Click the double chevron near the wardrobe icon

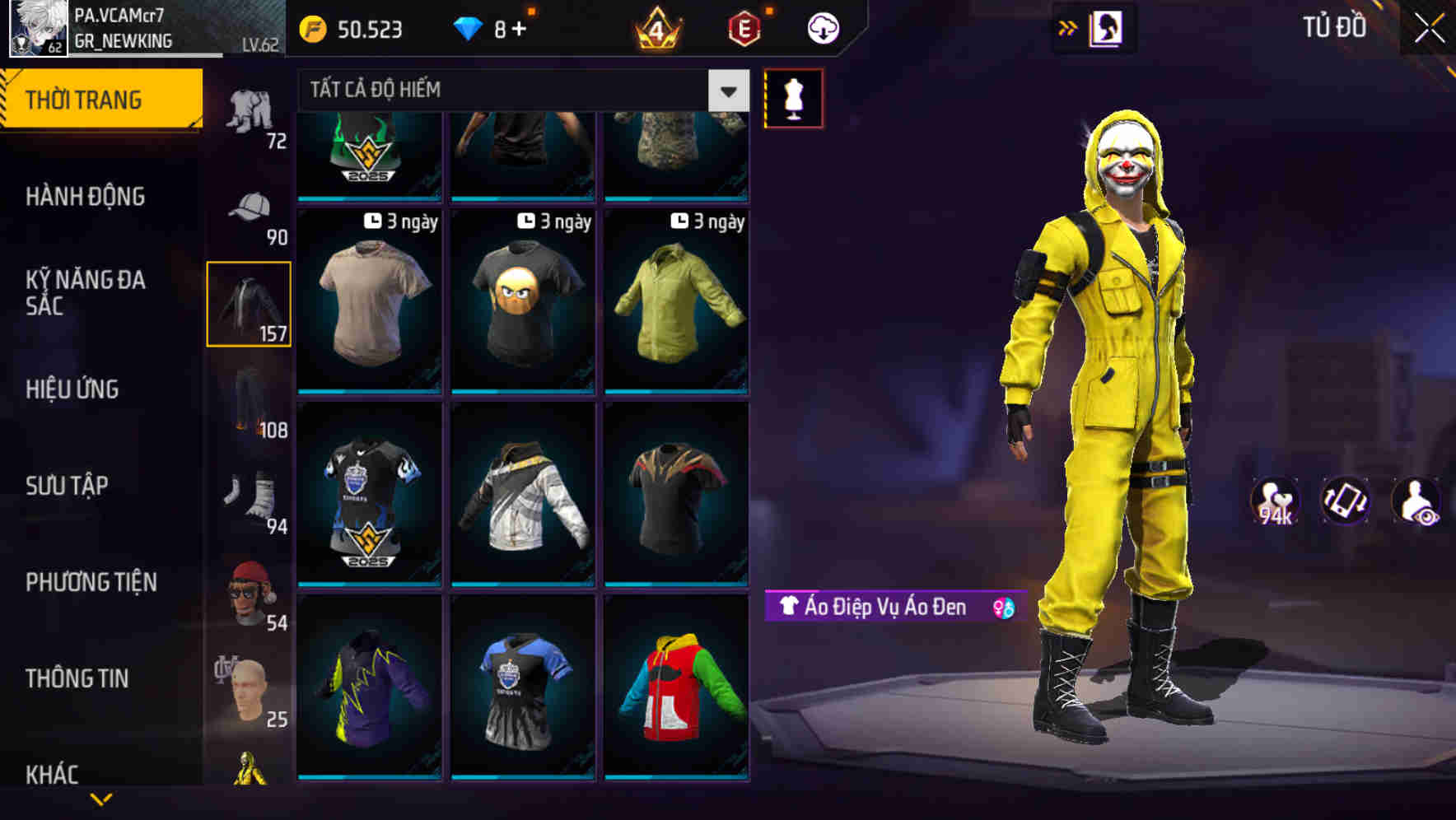click(x=1068, y=27)
